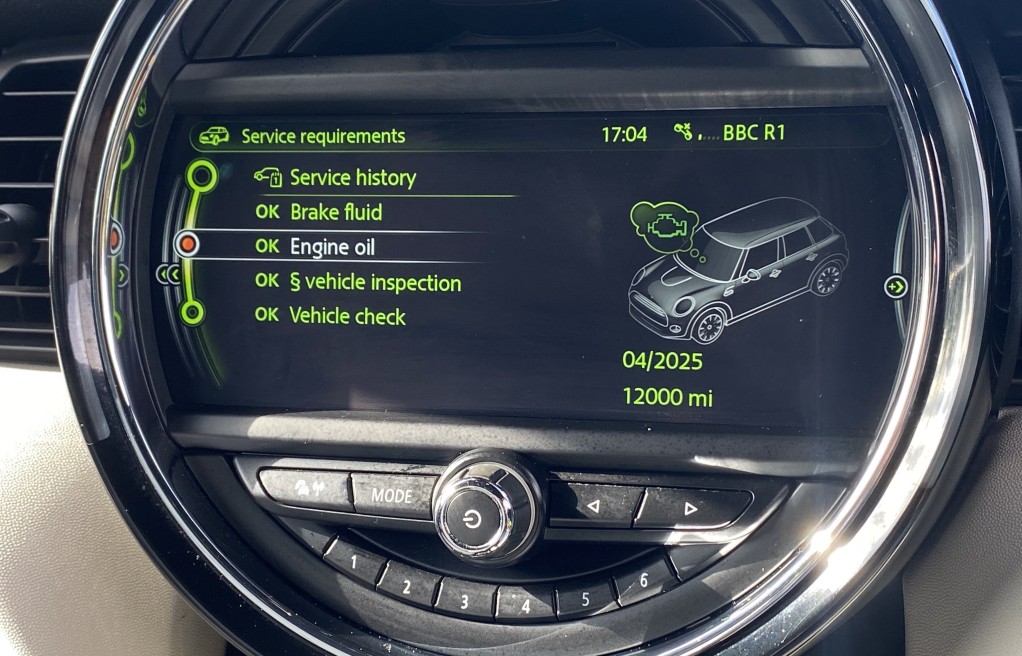Push the MODE button
Image resolution: width=1022 pixels, height=656 pixels.
(392, 494)
